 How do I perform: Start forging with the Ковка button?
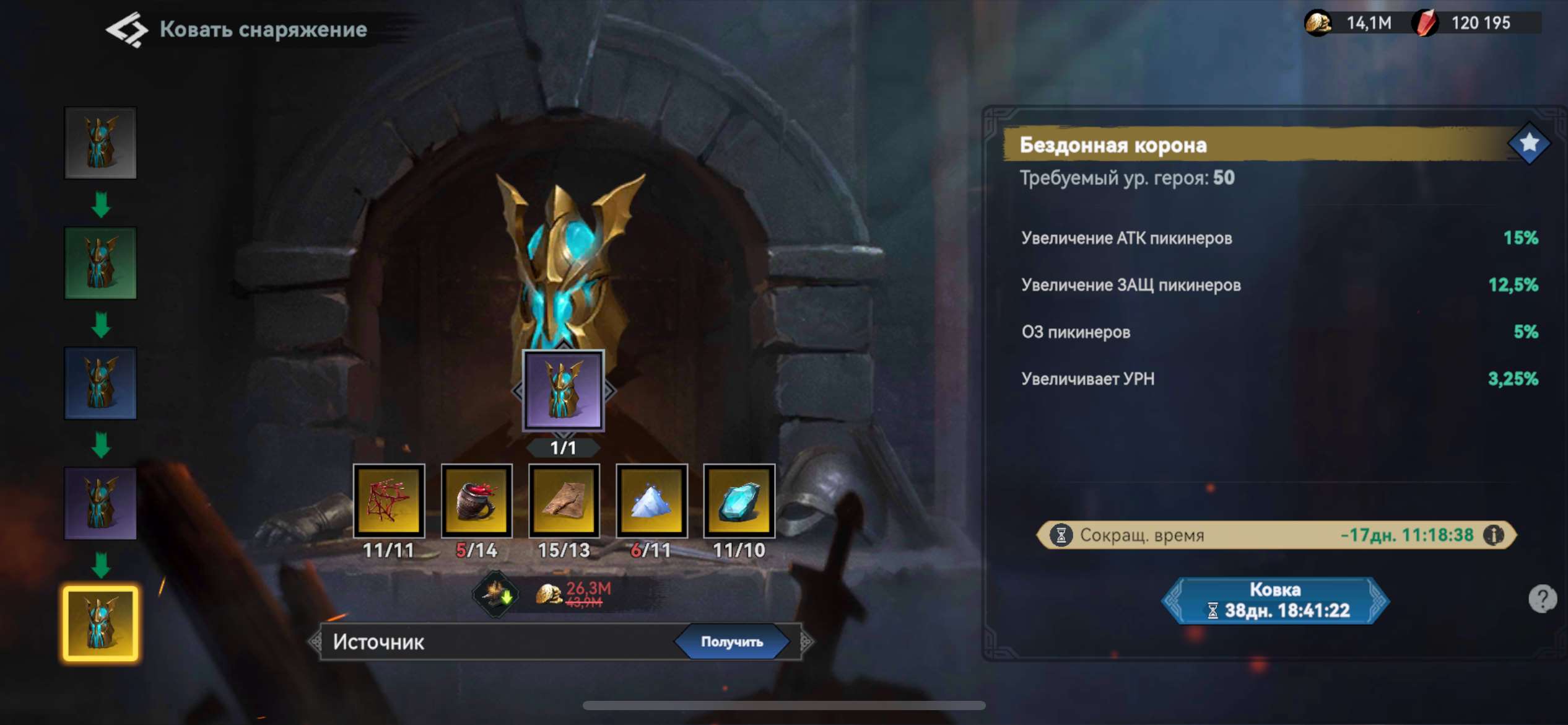pyautogui.click(x=1274, y=600)
